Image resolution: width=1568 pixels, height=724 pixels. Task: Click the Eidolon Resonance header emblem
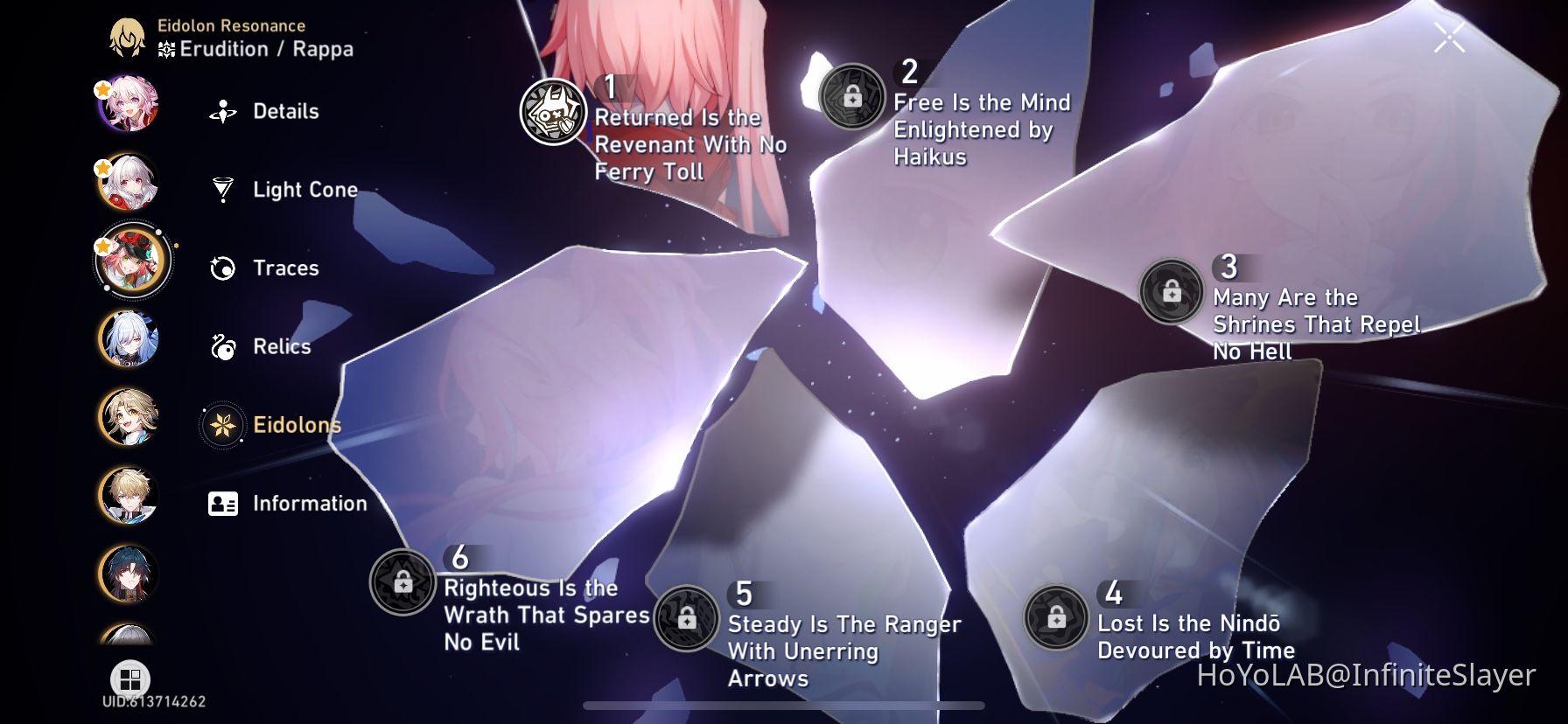(129, 36)
